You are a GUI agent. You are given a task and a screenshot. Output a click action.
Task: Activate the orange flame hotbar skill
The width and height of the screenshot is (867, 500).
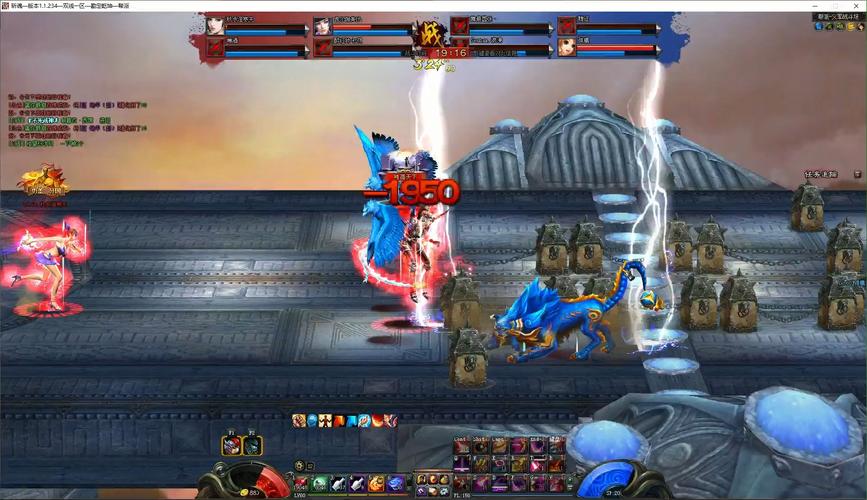(377, 484)
